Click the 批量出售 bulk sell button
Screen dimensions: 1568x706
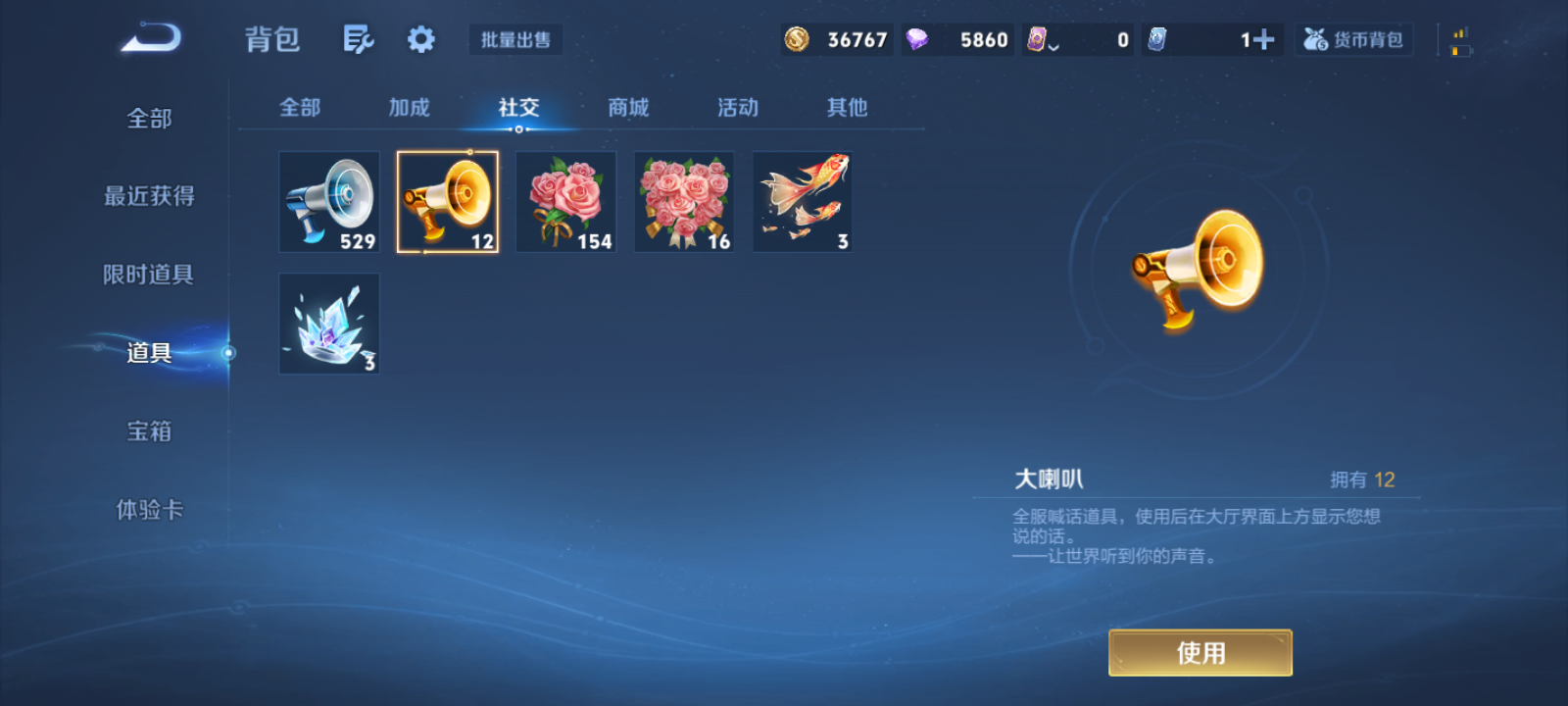coord(515,39)
